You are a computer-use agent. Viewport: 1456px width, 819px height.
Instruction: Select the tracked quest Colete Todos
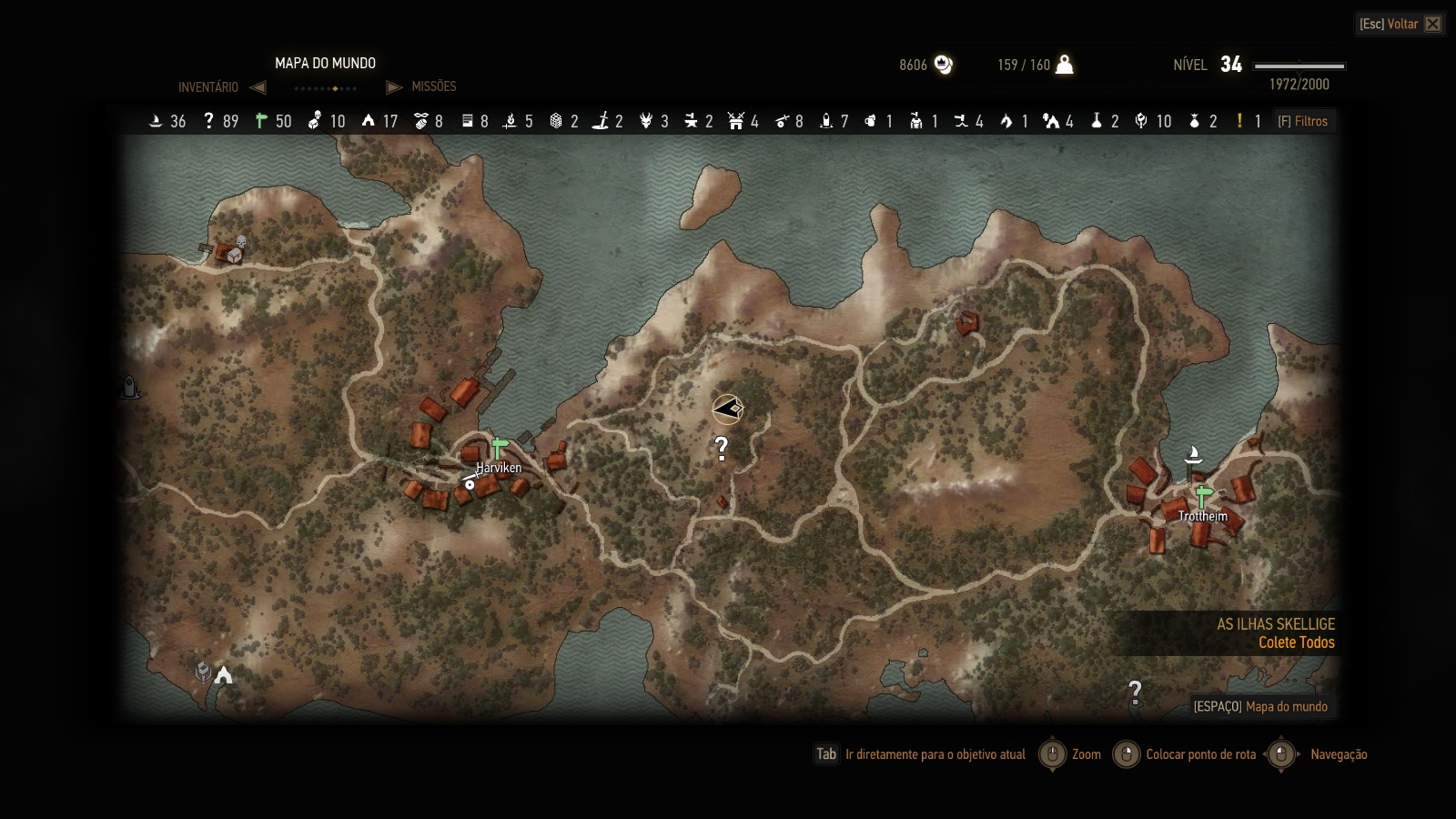coord(1296,642)
